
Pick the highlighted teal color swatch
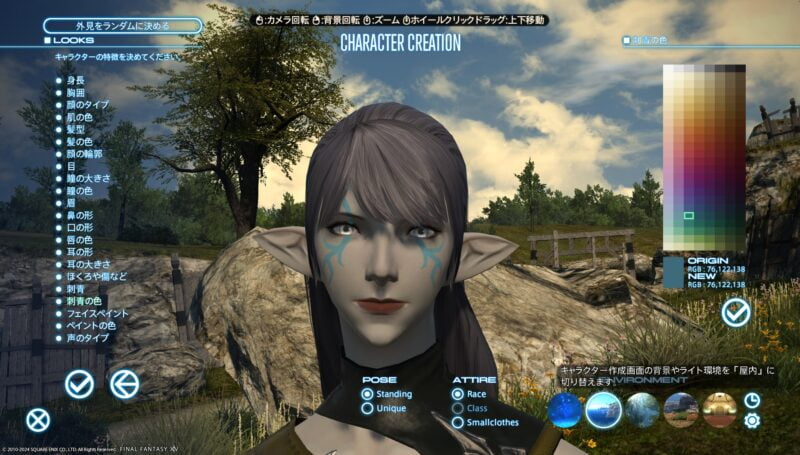[689, 215]
